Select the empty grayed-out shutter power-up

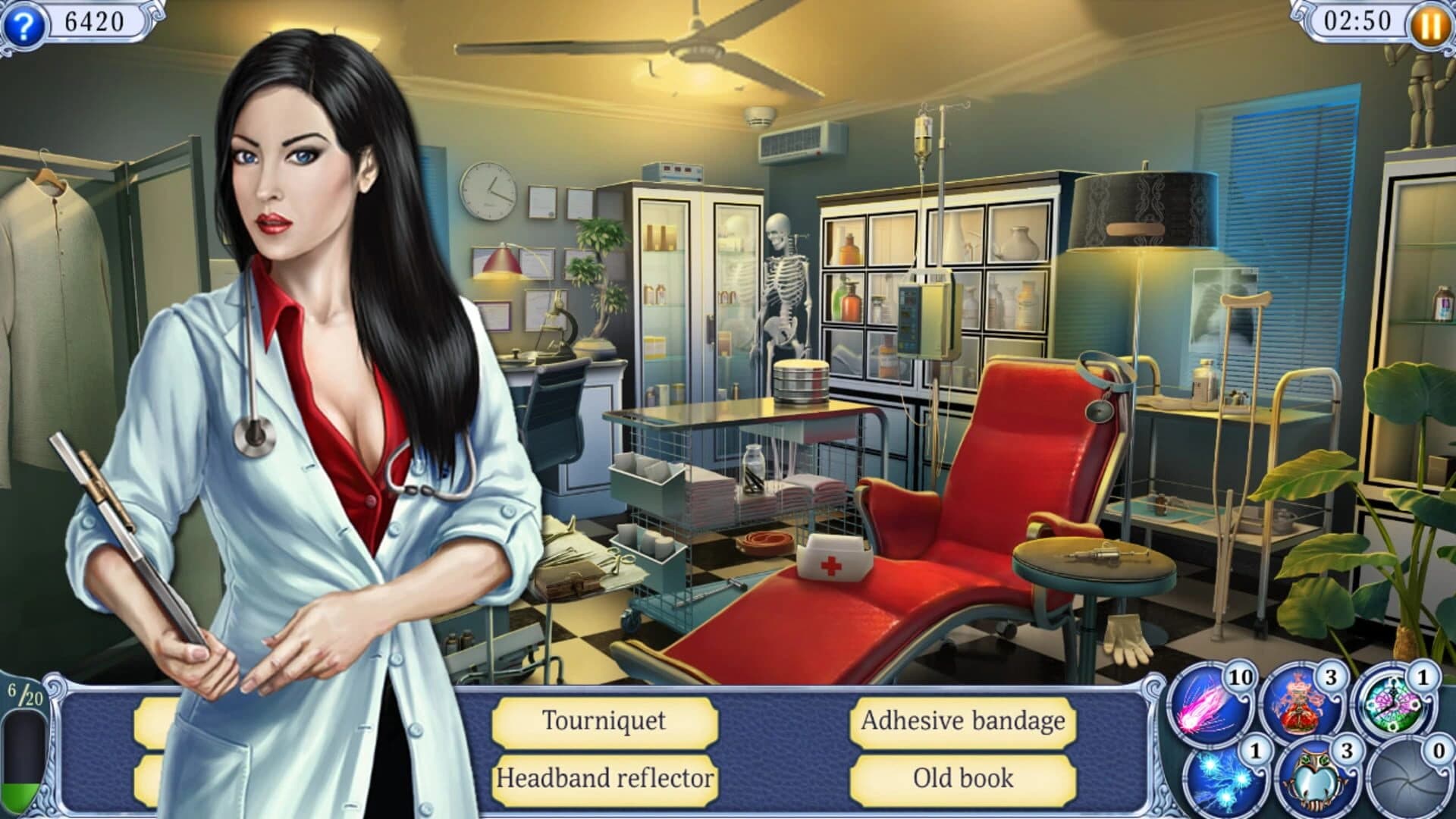tap(1408, 780)
